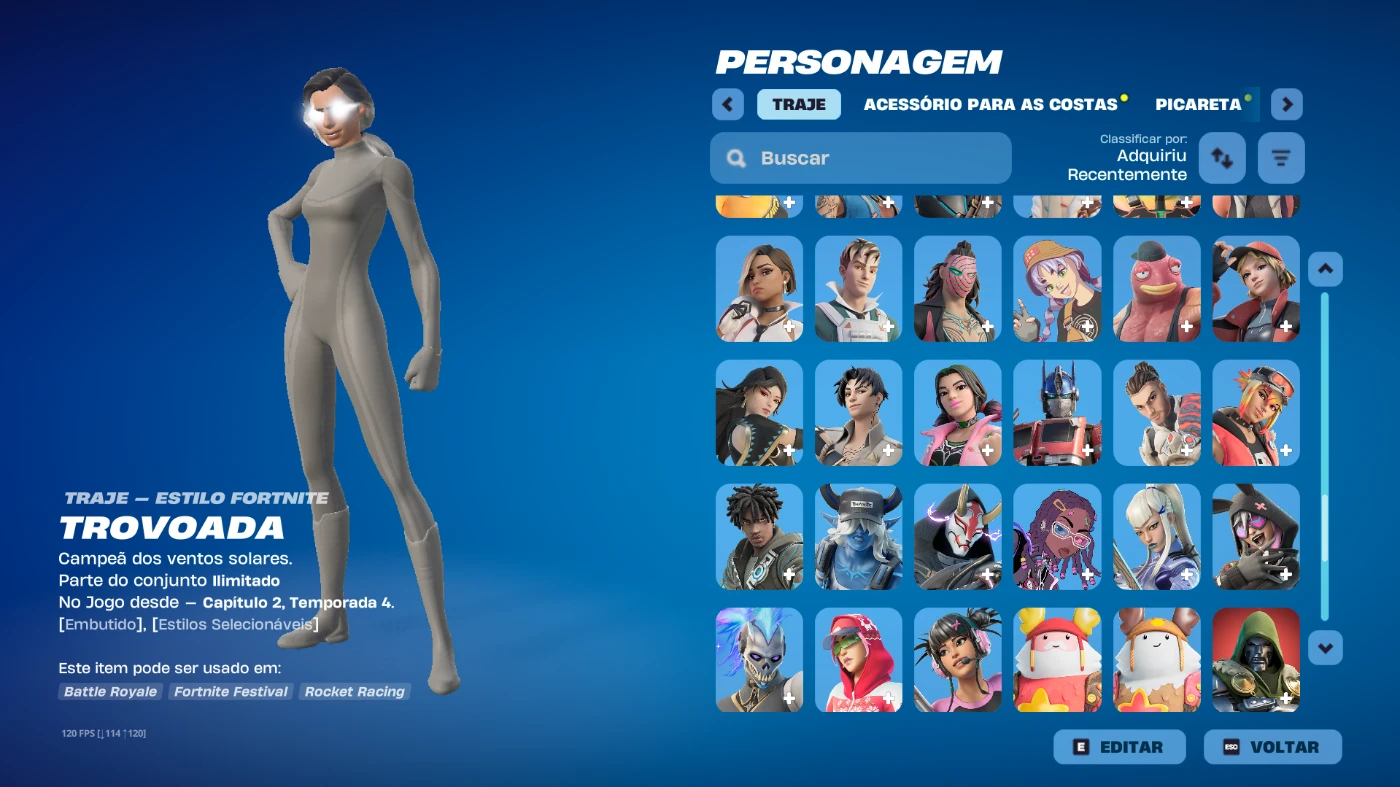Image resolution: width=1400 pixels, height=787 pixels.
Task: Select the Optimus Prime robot outfit
Action: coord(1057,413)
